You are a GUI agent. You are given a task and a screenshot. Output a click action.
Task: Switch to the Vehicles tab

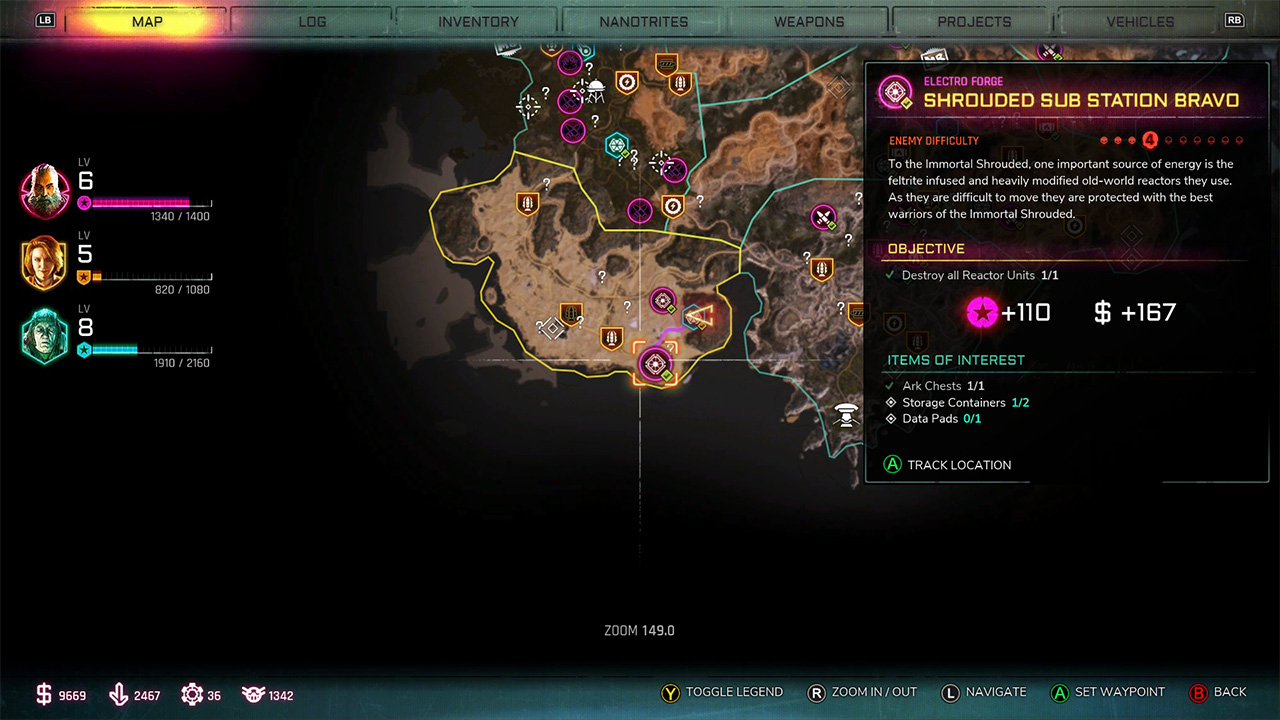point(1140,21)
